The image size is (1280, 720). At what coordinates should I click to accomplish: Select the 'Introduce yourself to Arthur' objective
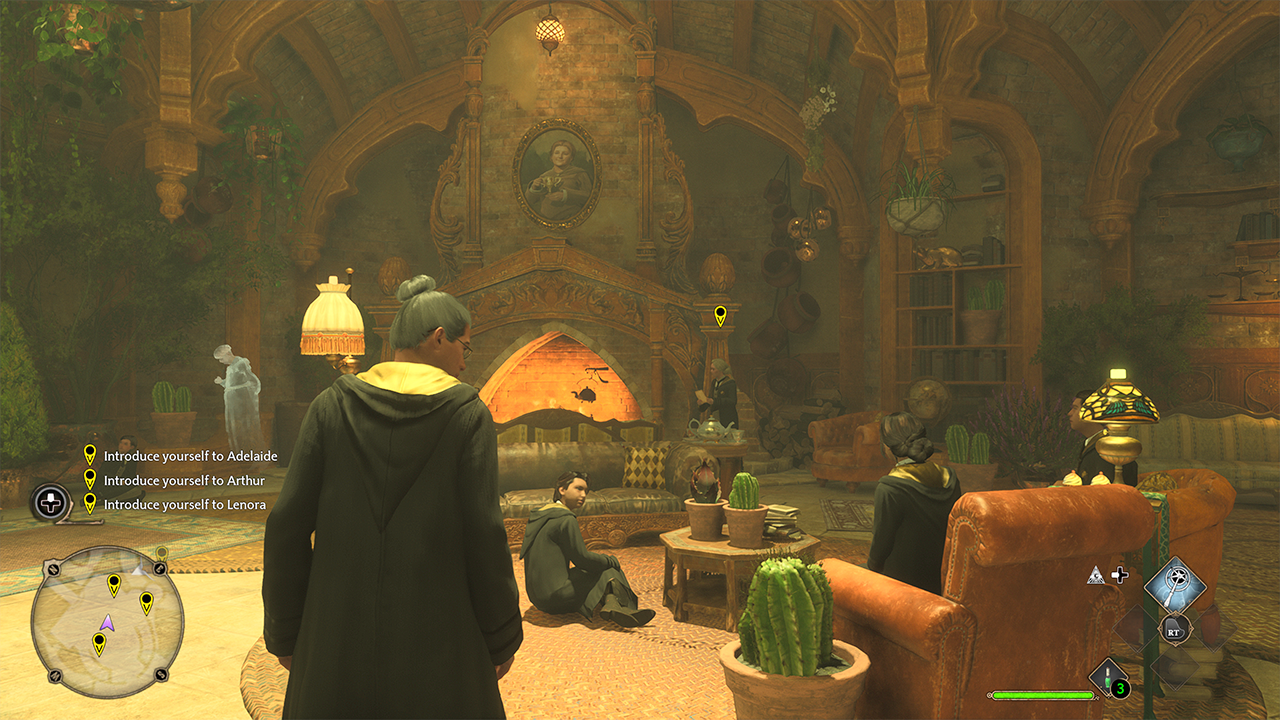click(183, 480)
